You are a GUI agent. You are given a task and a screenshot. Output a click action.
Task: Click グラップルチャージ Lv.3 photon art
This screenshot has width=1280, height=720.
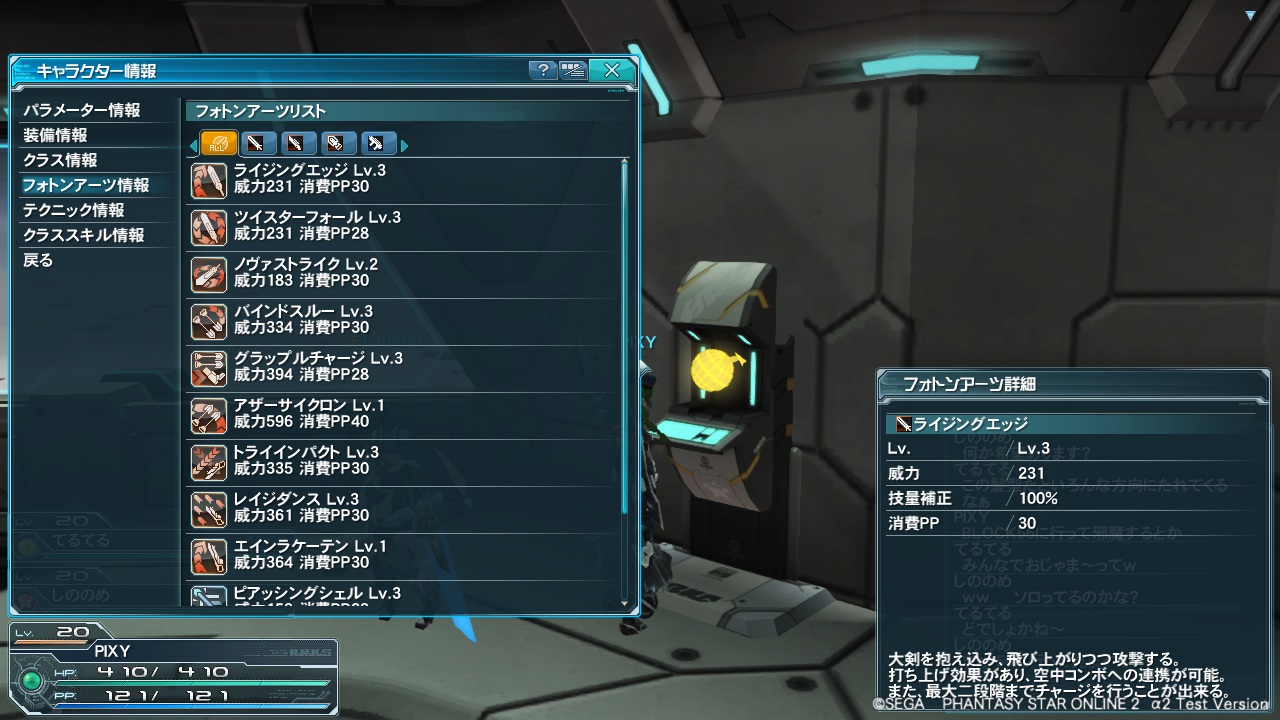click(400, 367)
